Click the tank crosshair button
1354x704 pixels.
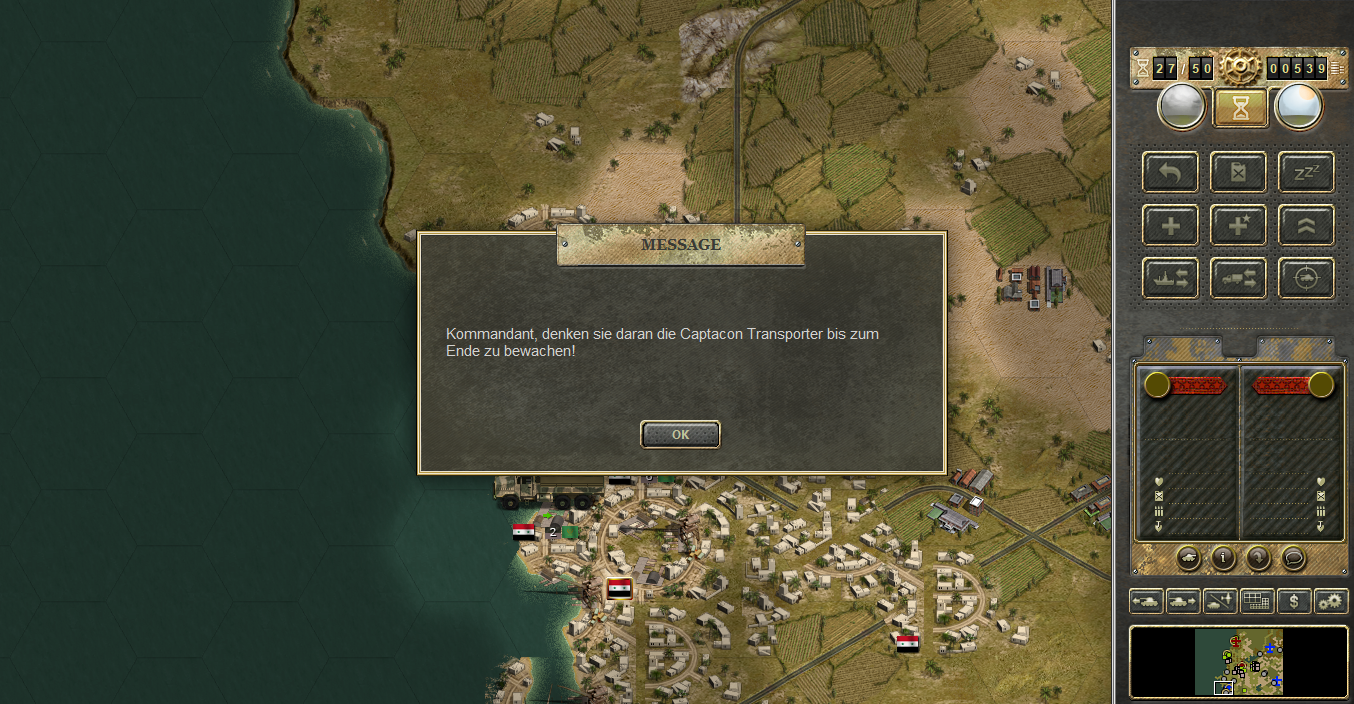coord(1306,278)
